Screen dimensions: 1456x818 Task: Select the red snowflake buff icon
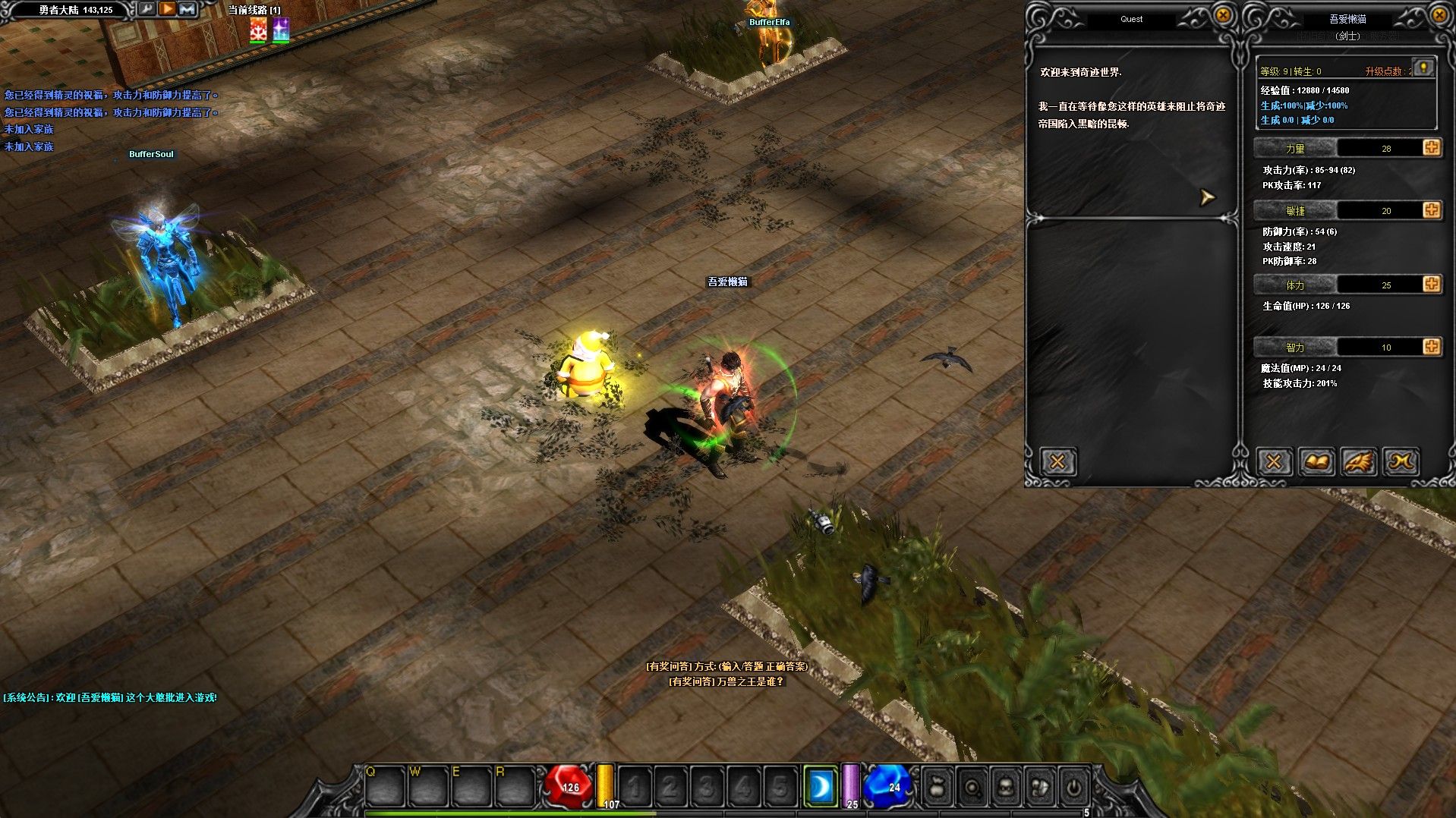[258, 30]
